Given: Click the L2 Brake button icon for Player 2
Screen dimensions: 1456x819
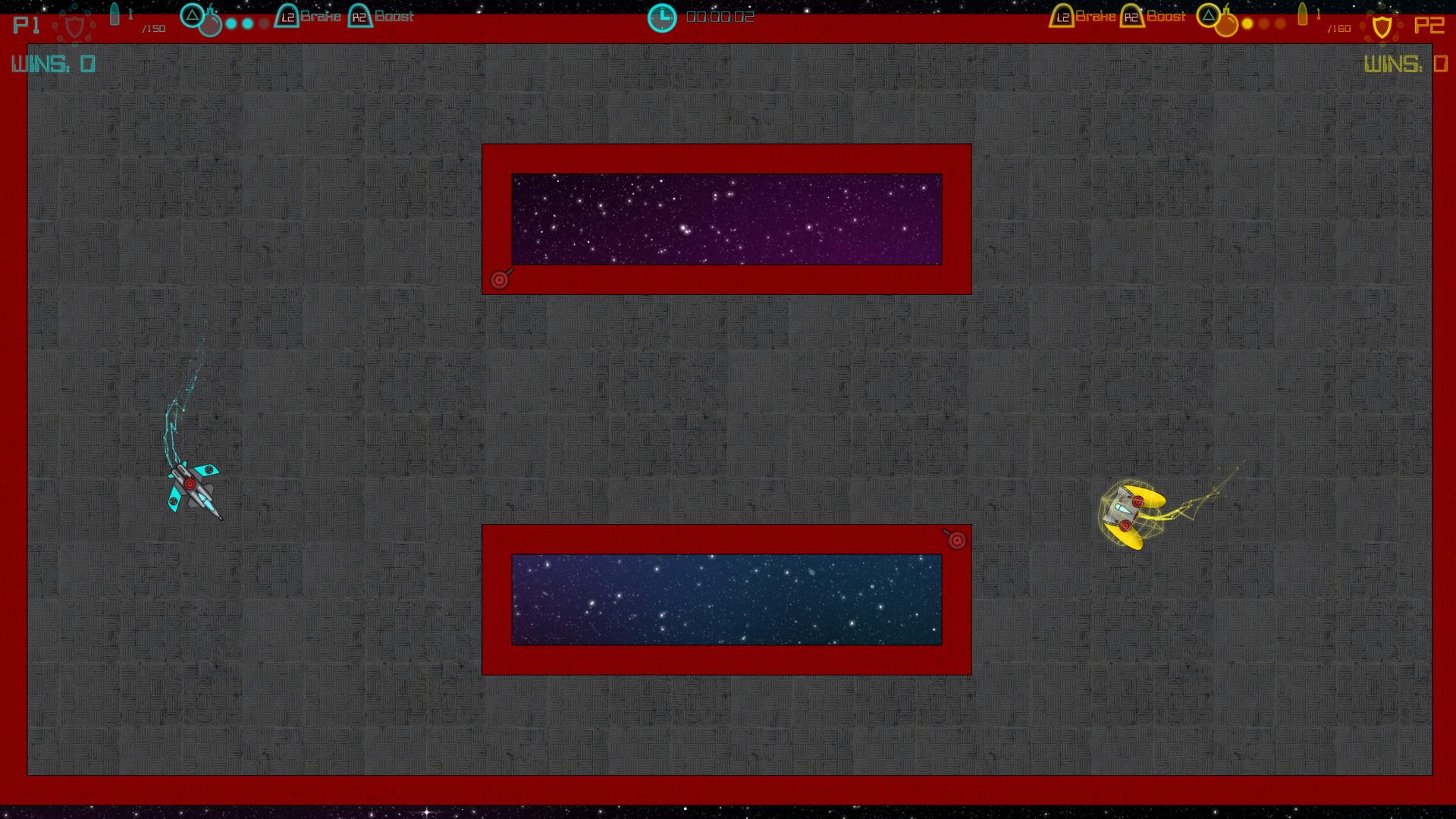Looking at the screenshot, I should point(1061,16).
